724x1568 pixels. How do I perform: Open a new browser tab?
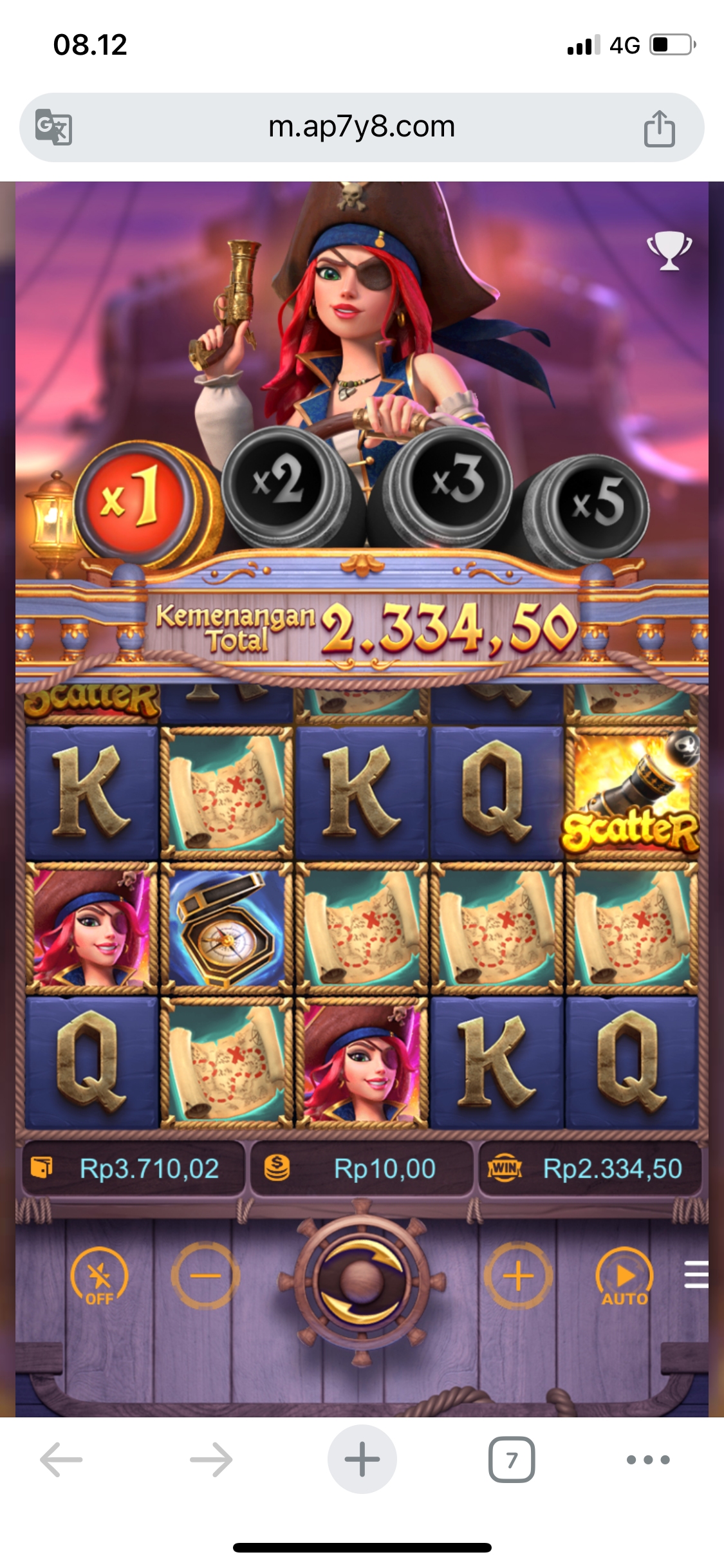(362, 1459)
